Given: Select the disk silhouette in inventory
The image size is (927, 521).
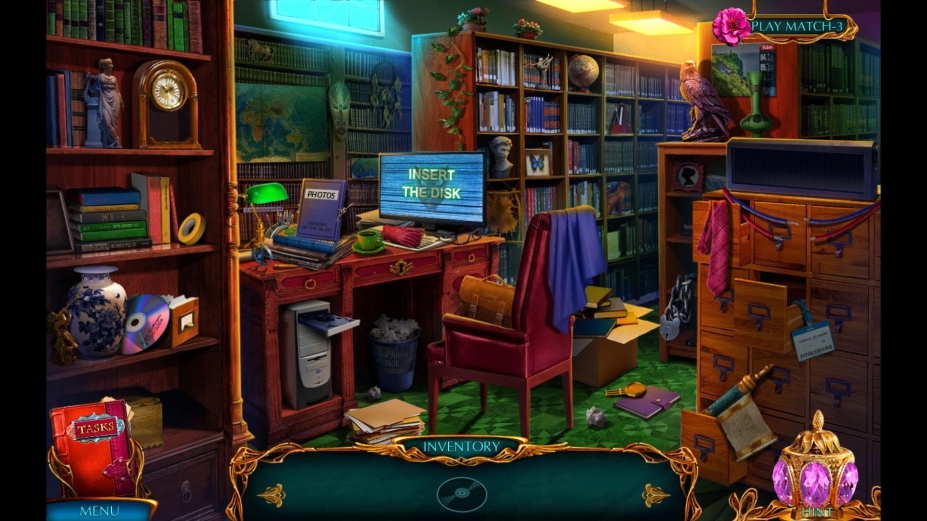Looking at the screenshot, I should (x=462, y=493).
